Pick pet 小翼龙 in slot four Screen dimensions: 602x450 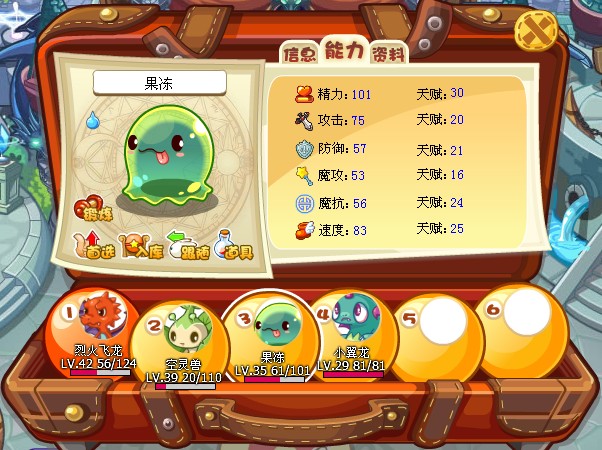pos(351,323)
